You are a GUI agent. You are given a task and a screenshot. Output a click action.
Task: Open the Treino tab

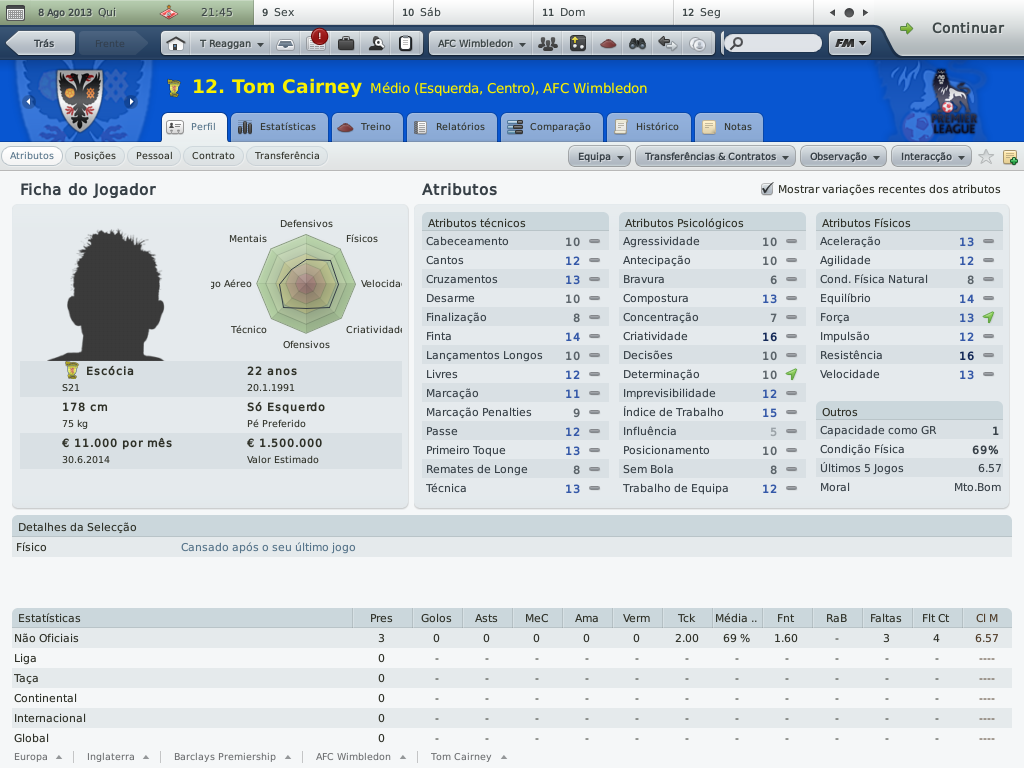coord(365,127)
